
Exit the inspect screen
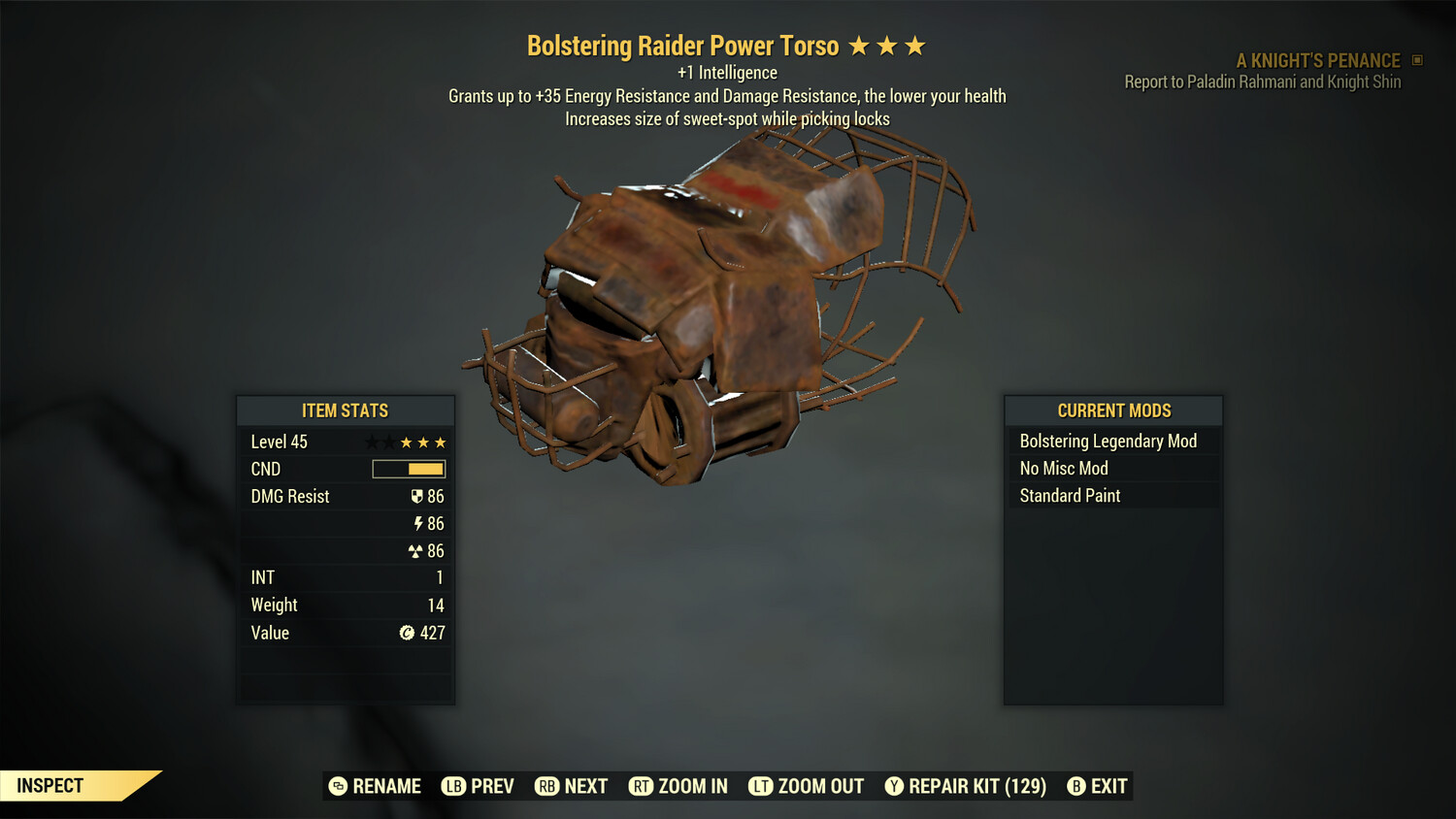tap(1098, 786)
